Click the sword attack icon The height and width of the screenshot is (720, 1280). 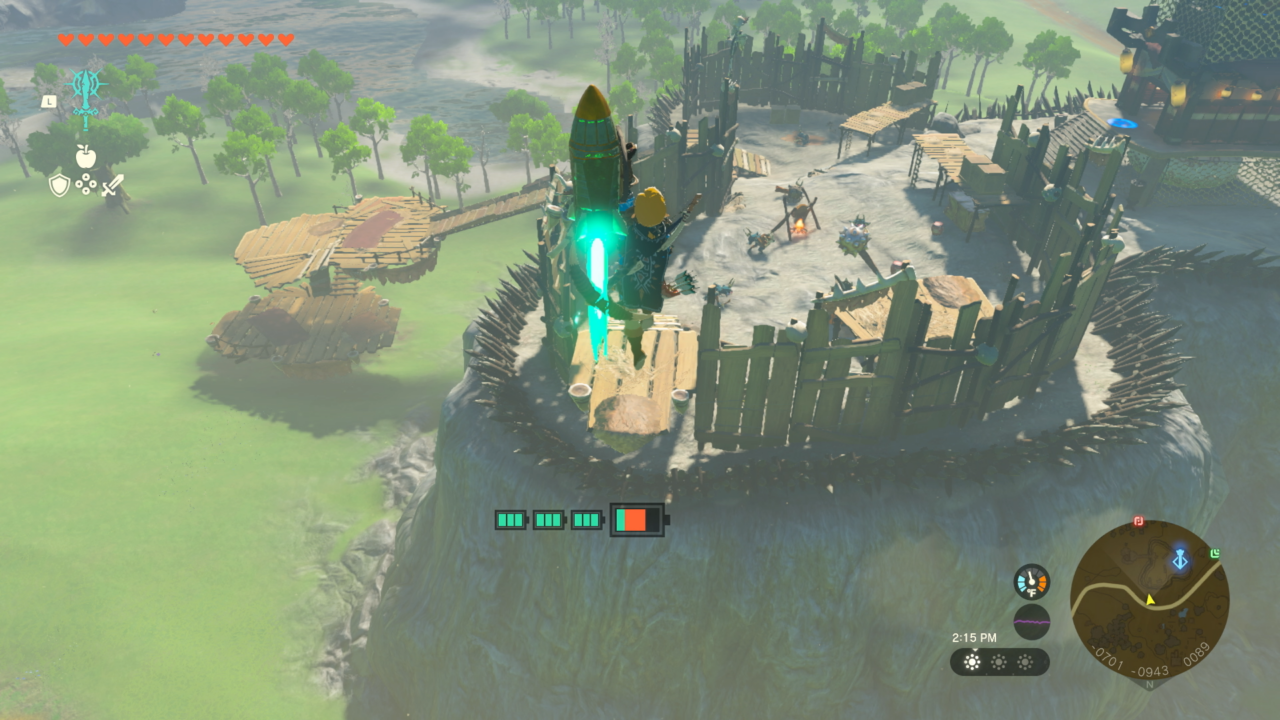click(x=113, y=184)
